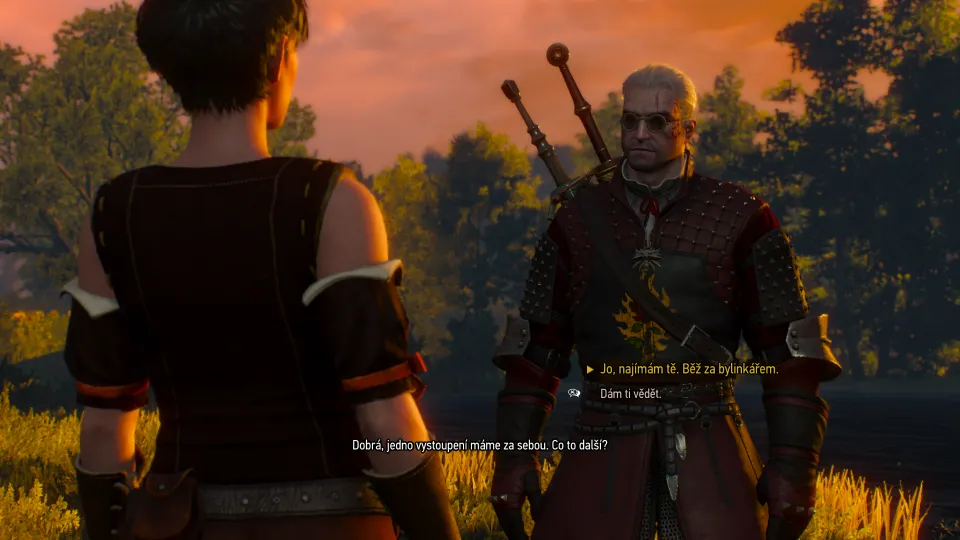Viewport: 960px width, 540px height.
Task: Select the dialogue option "Dám ti vědět."
Action: tap(630, 394)
